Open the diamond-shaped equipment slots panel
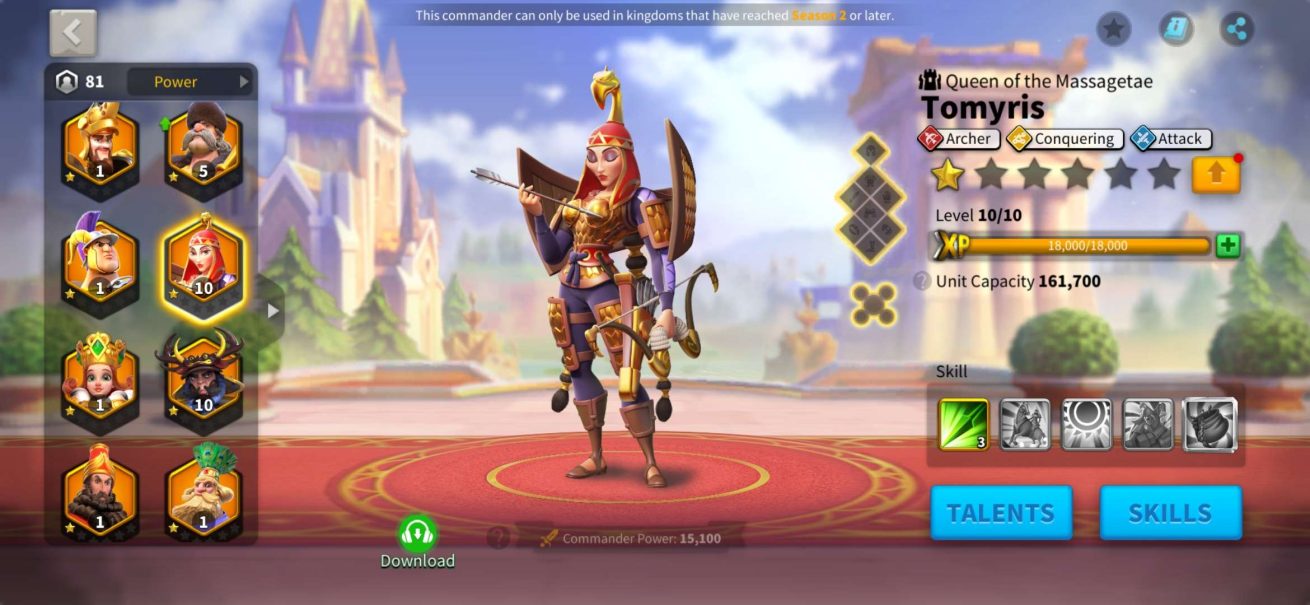 click(x=869, y=199)
